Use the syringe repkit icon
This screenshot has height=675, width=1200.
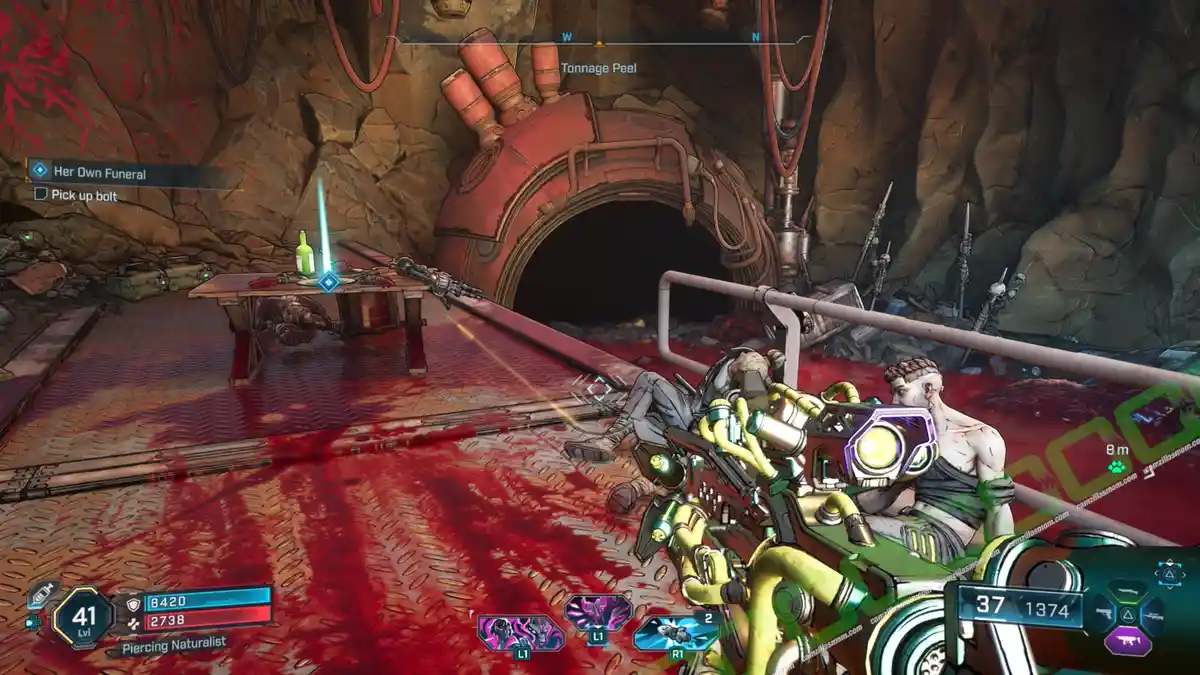coord(41,596)
